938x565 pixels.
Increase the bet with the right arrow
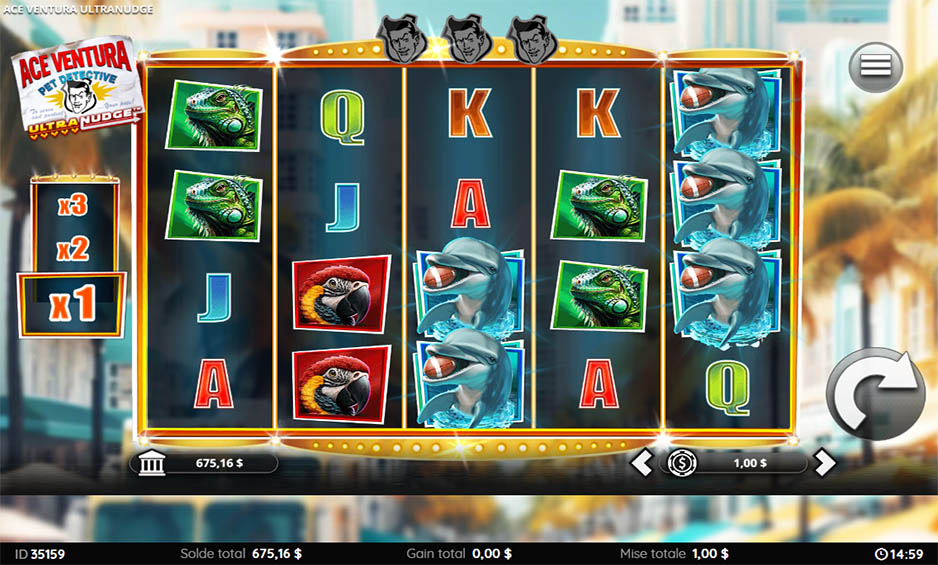click(x=823, y=463)
